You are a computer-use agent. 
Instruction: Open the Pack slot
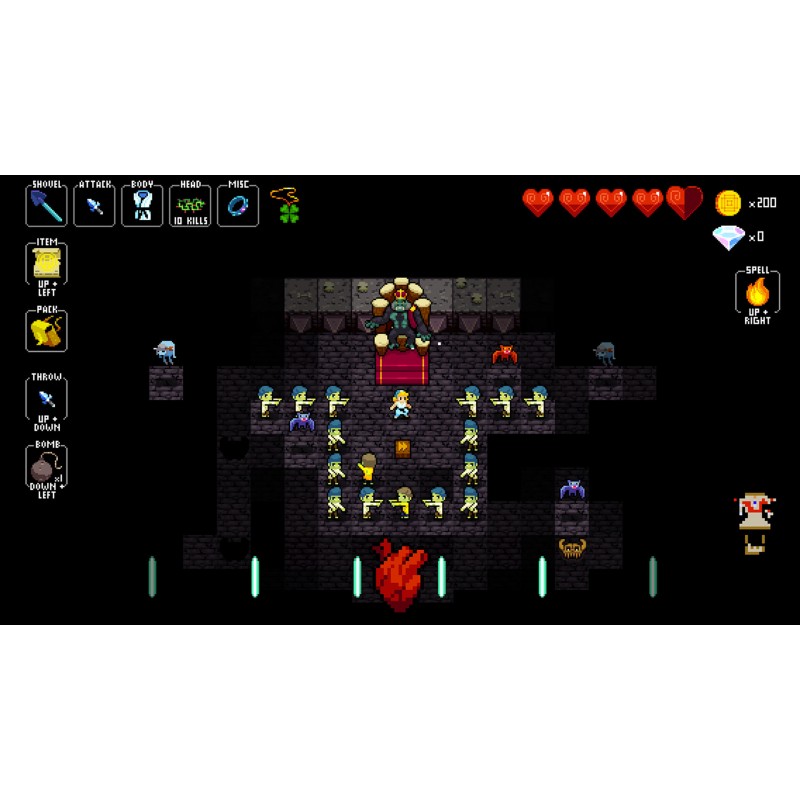coord(46,329)
